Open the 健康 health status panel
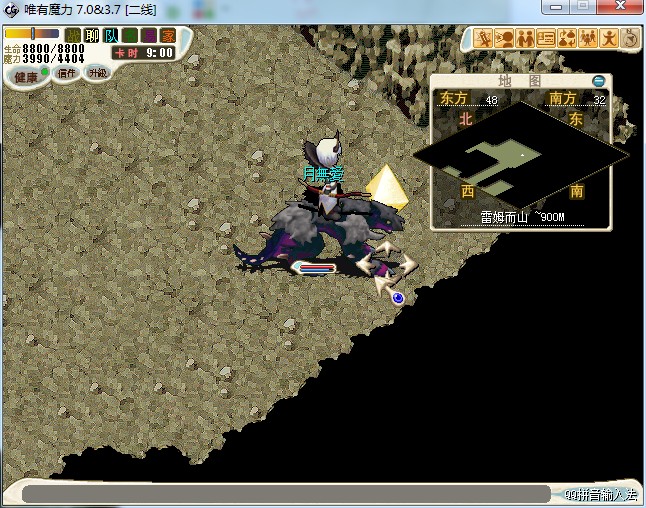This screenshot has width=646, height=508. pyautogui.click(x=25, y=77)
